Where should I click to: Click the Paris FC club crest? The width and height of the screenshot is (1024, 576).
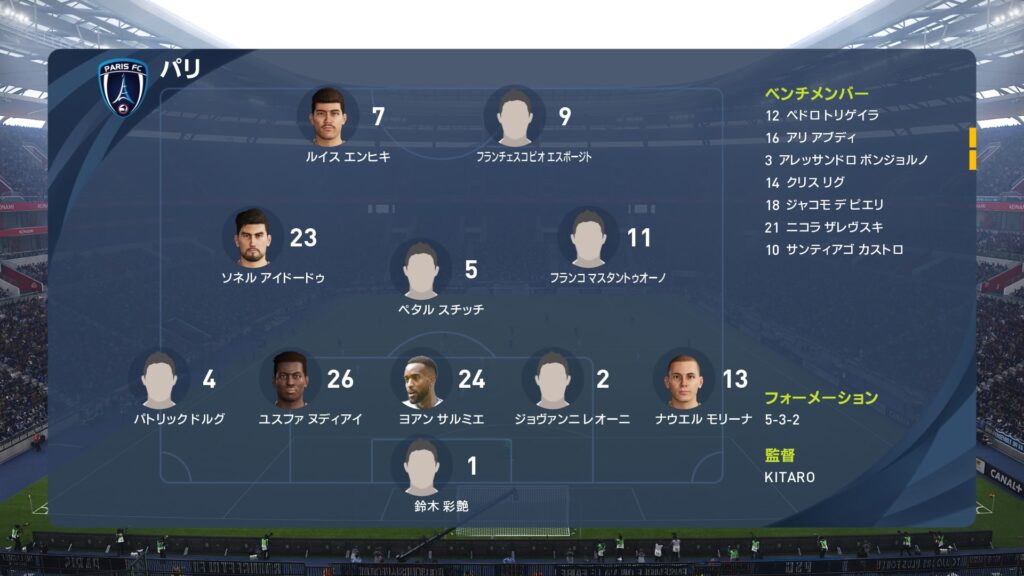click(123, 87)
